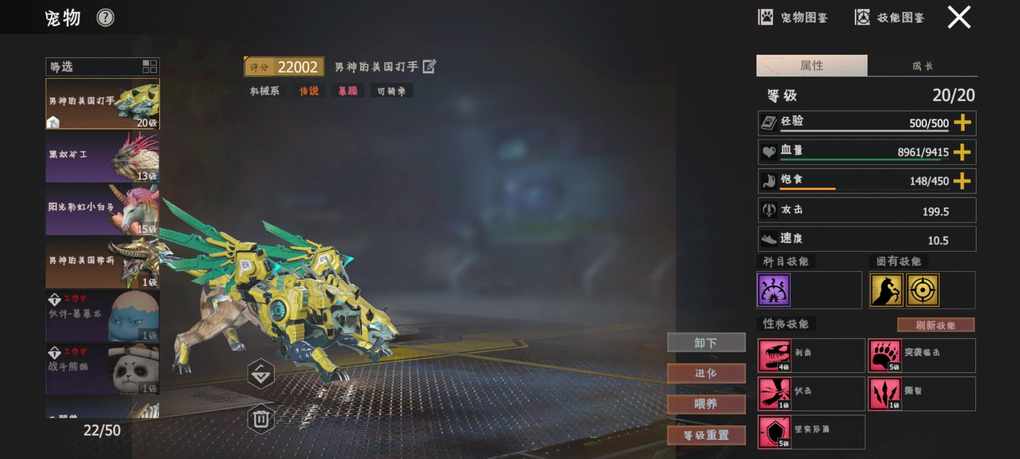Open the 宠物图鉴 pet encyclopedia
1020x459 pixels.
(794, 17)
